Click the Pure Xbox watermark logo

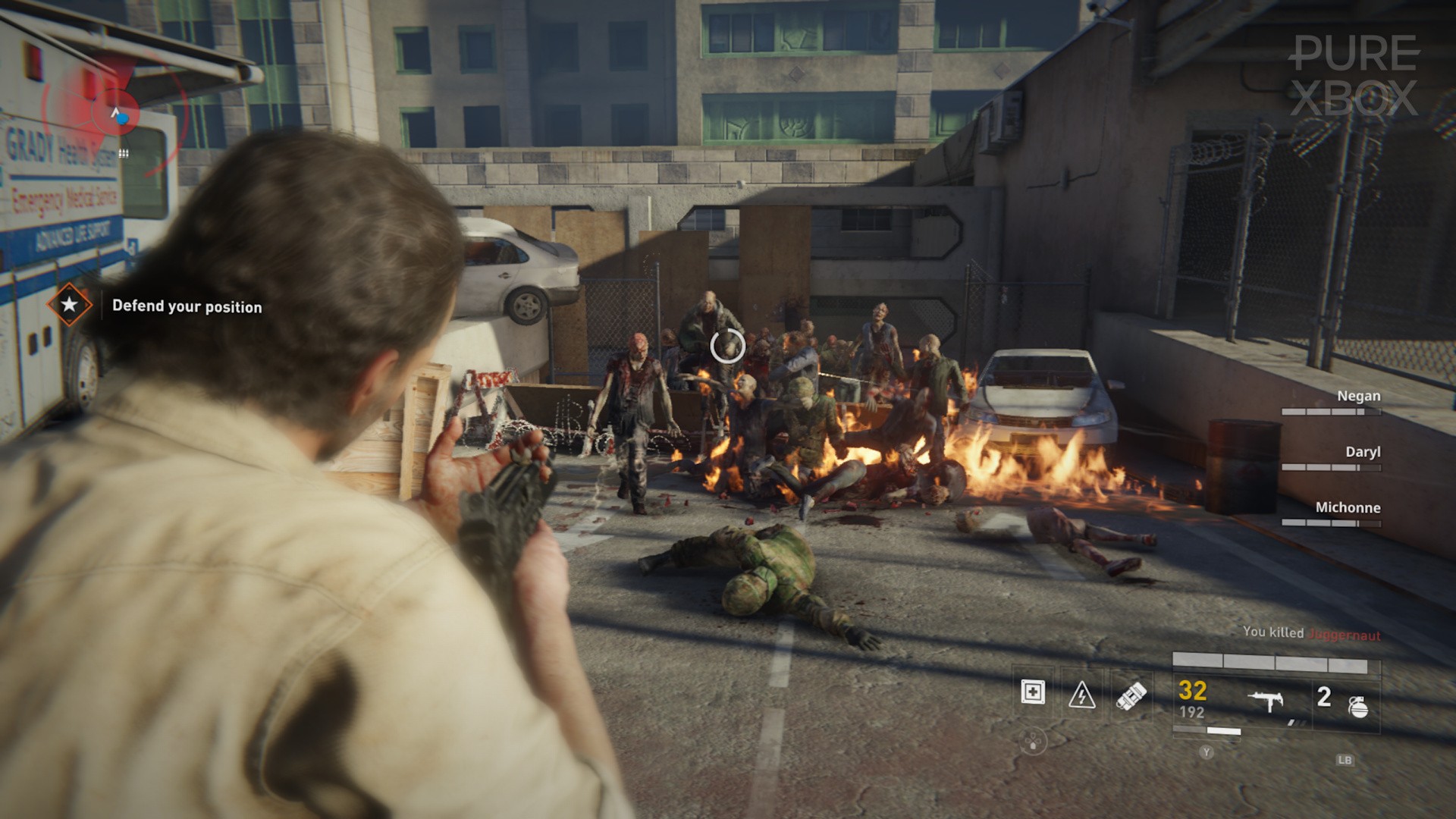[x=1354, y=76]
